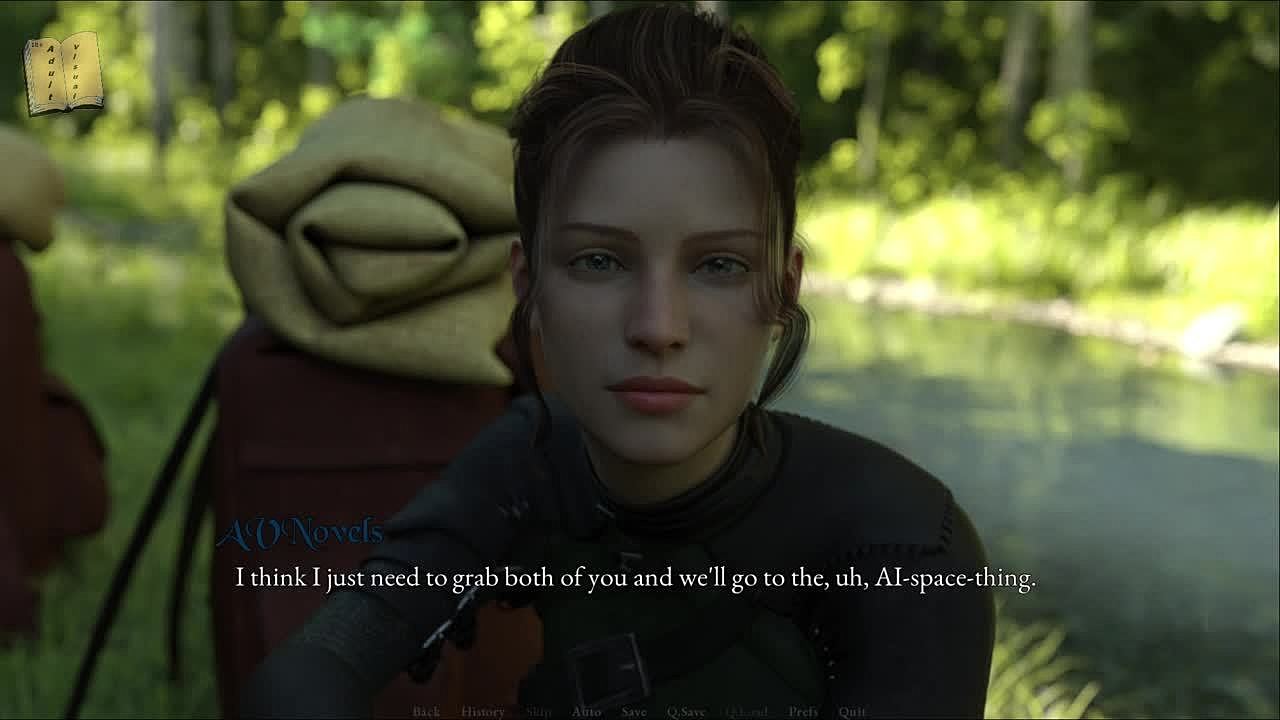Toggle Auto-advance mode
1280x720 pixels.
click(x=586, y=712)
